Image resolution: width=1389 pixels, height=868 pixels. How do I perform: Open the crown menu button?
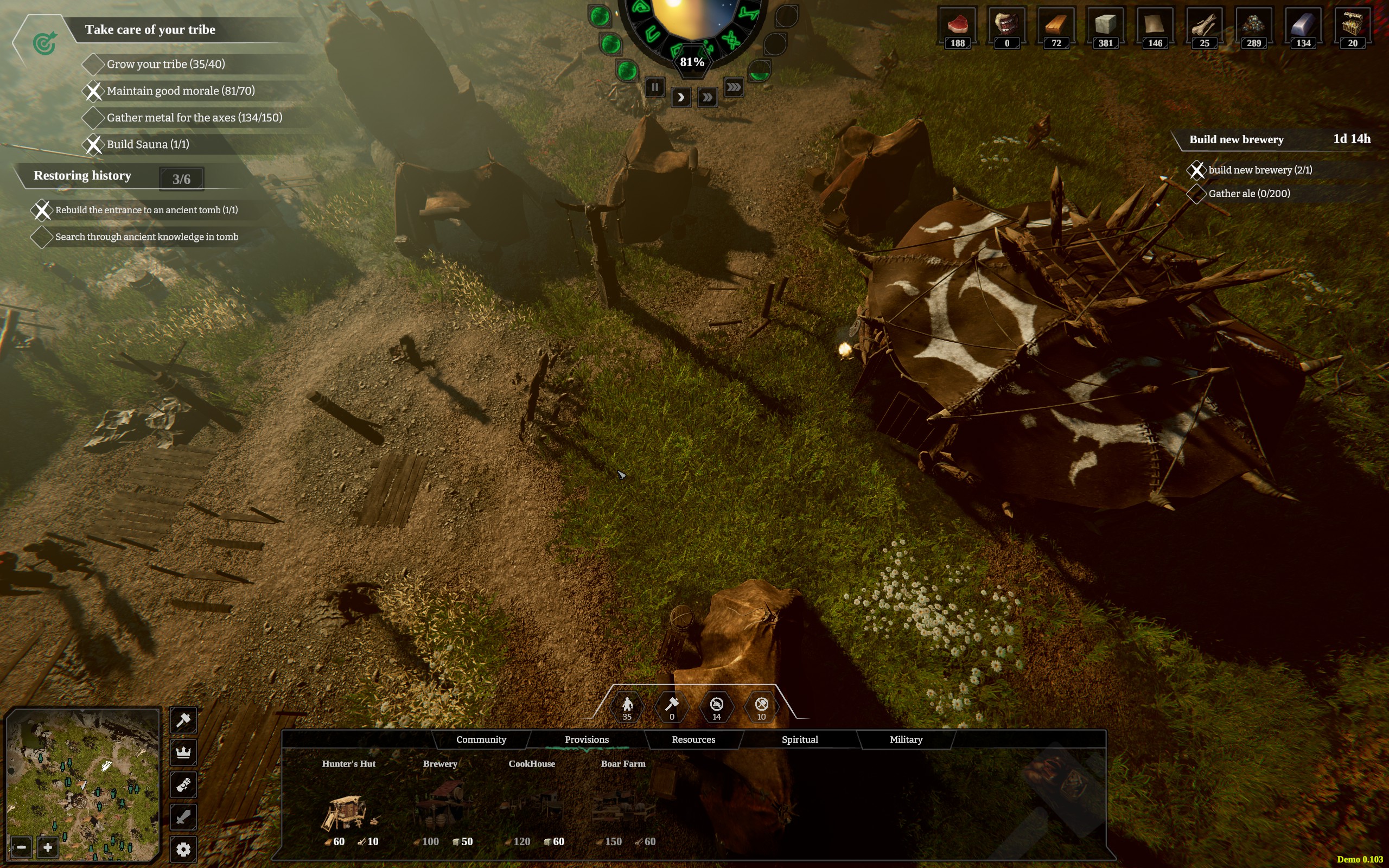coord(183,752)
